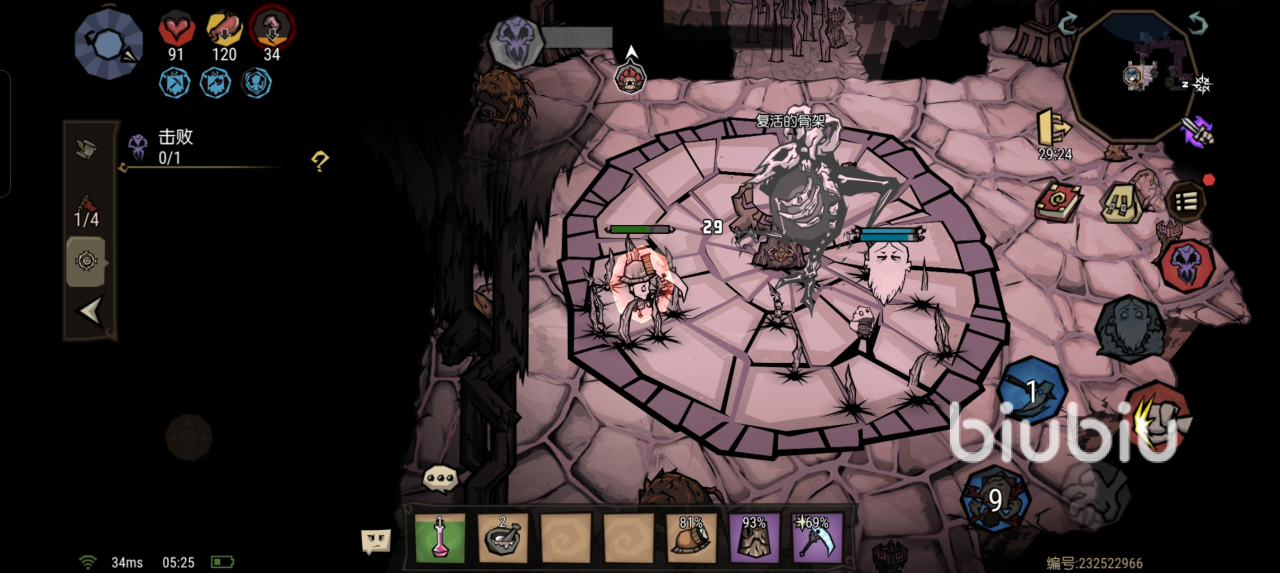
Task: Open the square emote face button
Action: coord(376,541)
